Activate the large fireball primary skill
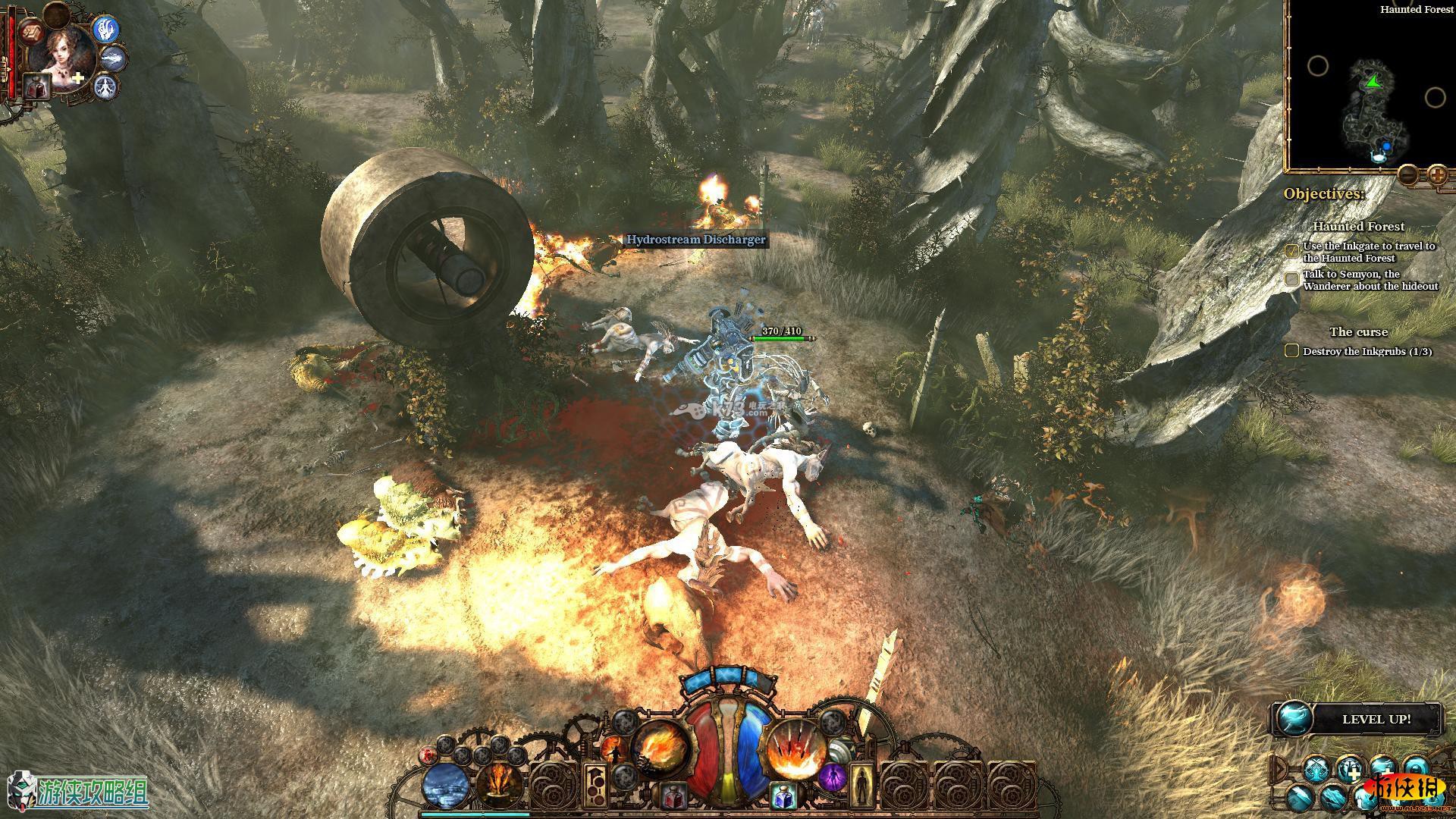 (661, 745)
